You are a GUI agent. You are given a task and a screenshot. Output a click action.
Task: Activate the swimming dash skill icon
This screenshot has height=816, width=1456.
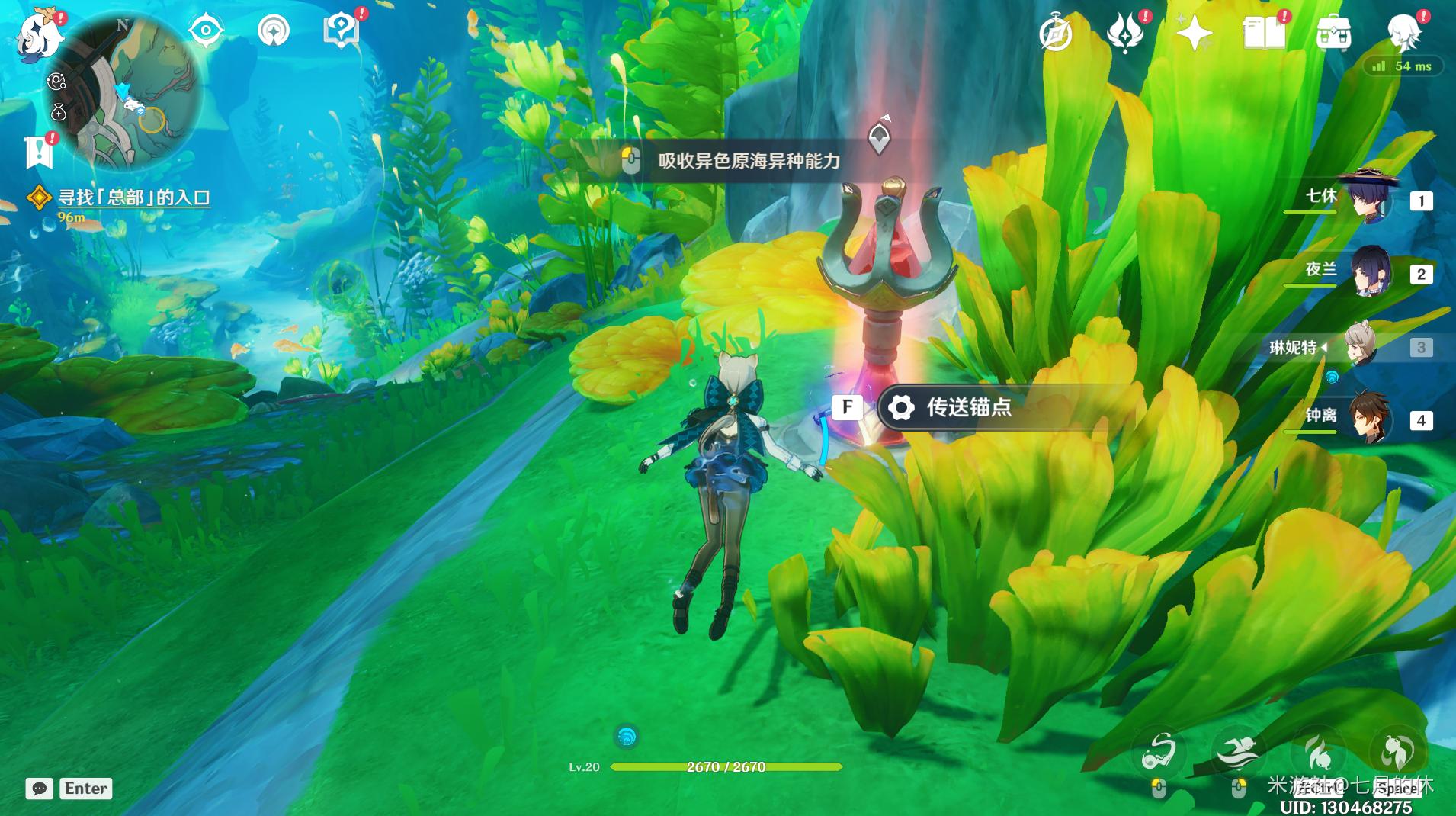(x=1238, y=751)
